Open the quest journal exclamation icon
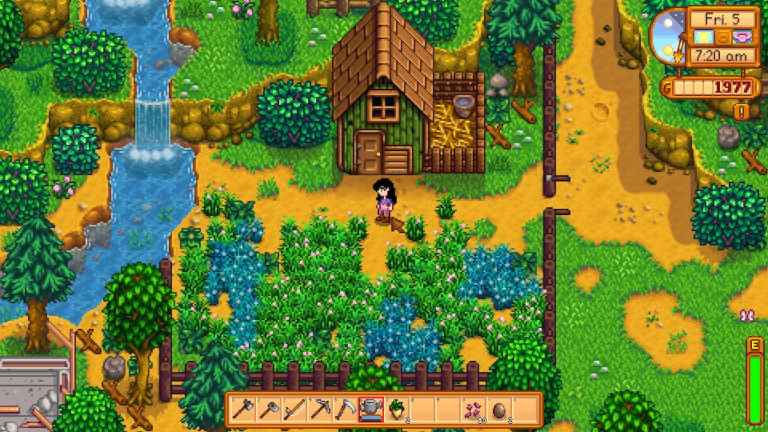768x432 pixels. pos(741,111)
